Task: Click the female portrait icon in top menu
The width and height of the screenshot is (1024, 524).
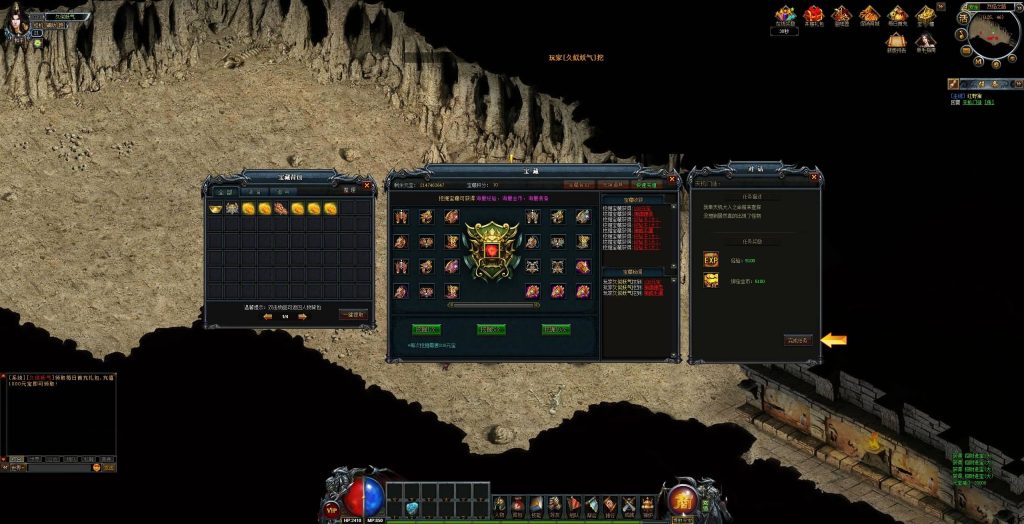Action: click(926, 42)
